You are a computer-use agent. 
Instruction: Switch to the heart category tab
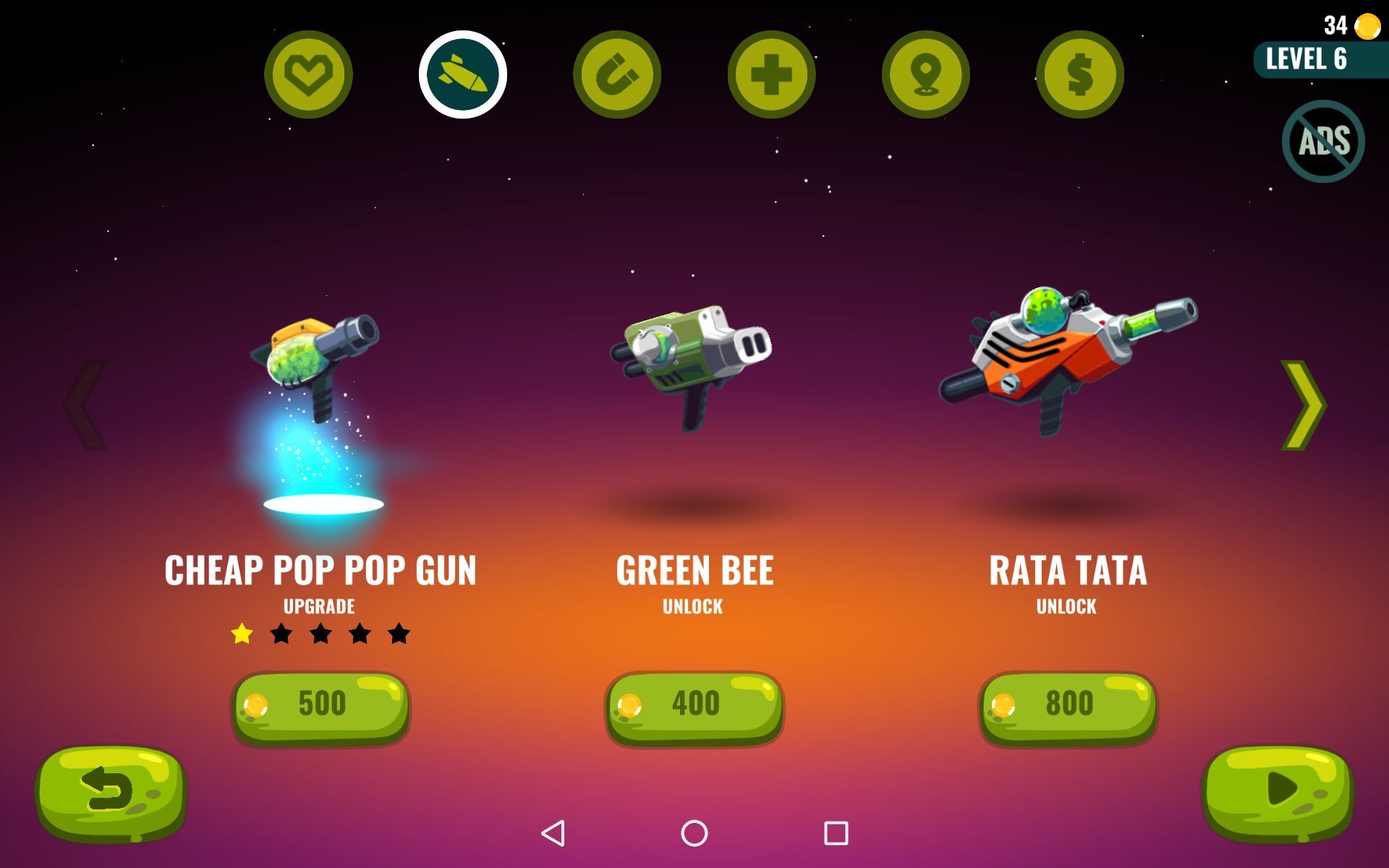(x=308, y=75)
